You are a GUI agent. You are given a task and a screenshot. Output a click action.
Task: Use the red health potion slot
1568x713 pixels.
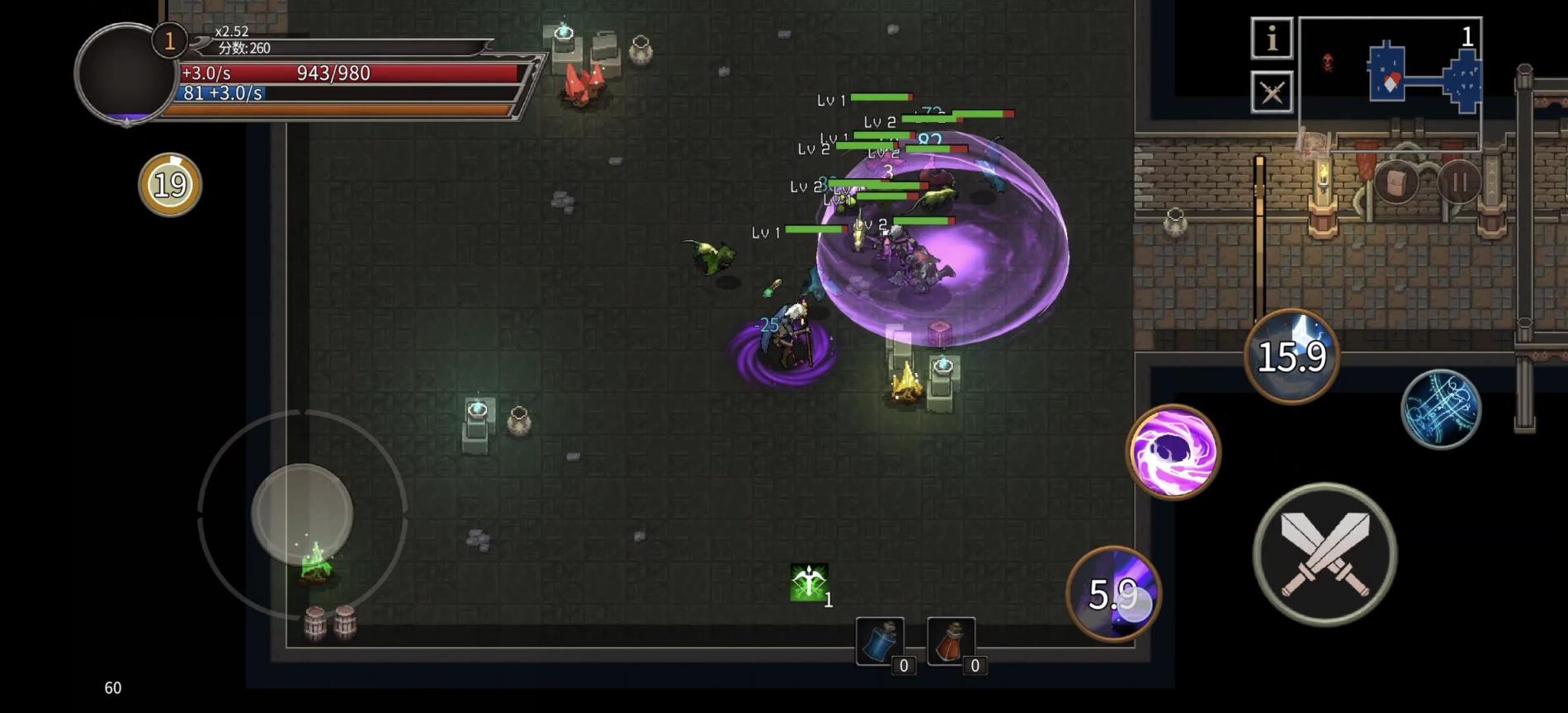(951, 641)
